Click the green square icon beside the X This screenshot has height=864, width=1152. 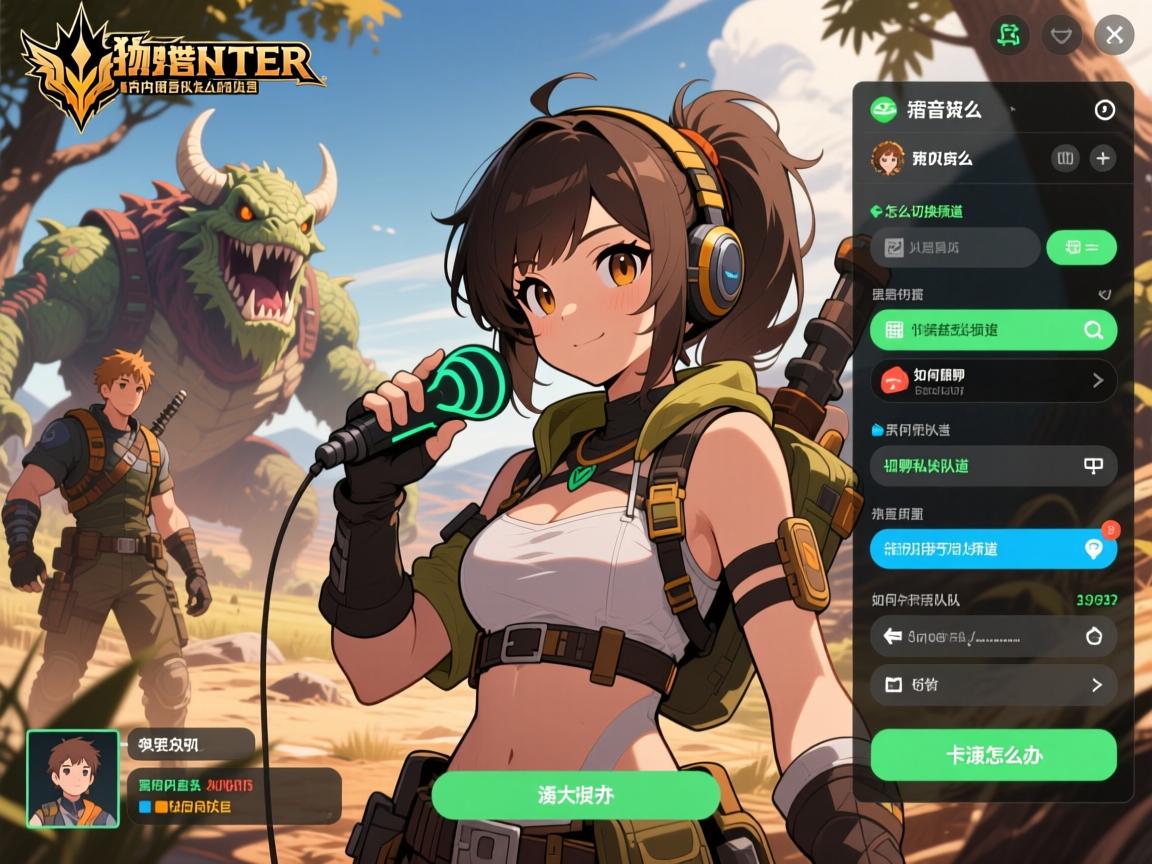(1010, 36)
